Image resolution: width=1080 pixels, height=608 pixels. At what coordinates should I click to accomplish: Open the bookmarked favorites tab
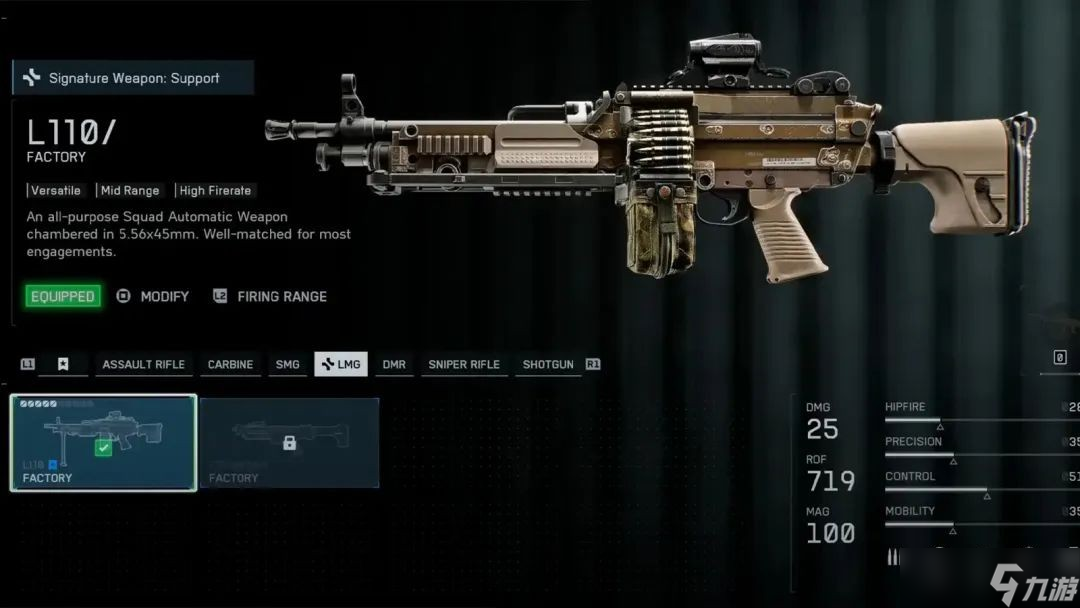pyautogui.click(x=63, y=364)
